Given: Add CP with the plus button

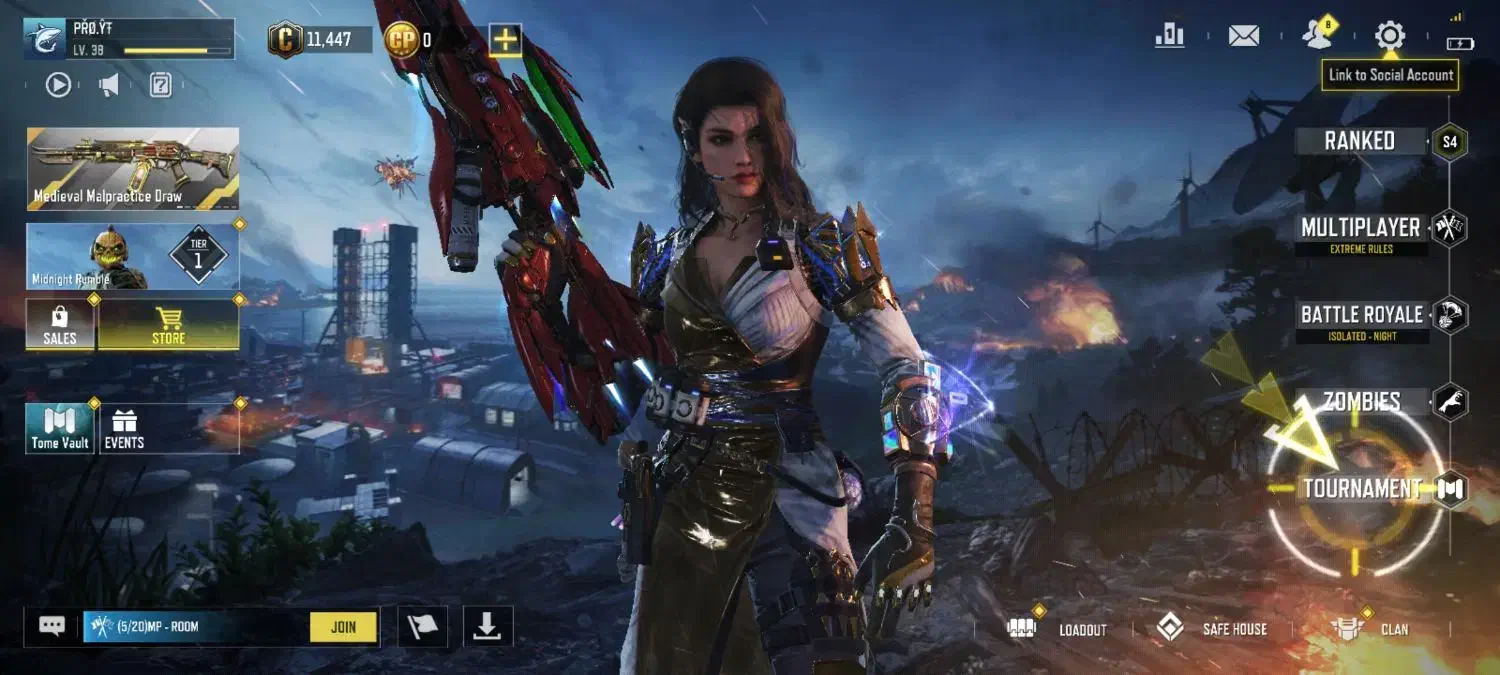Looking at the screenshot, I should tap(505, 40).
